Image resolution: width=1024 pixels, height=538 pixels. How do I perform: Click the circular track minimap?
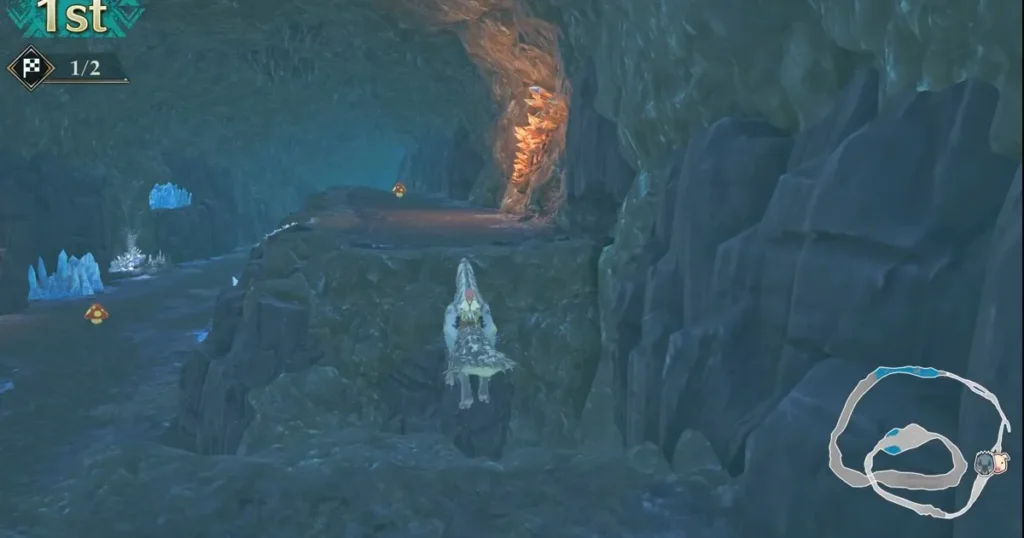click(918, 440)
